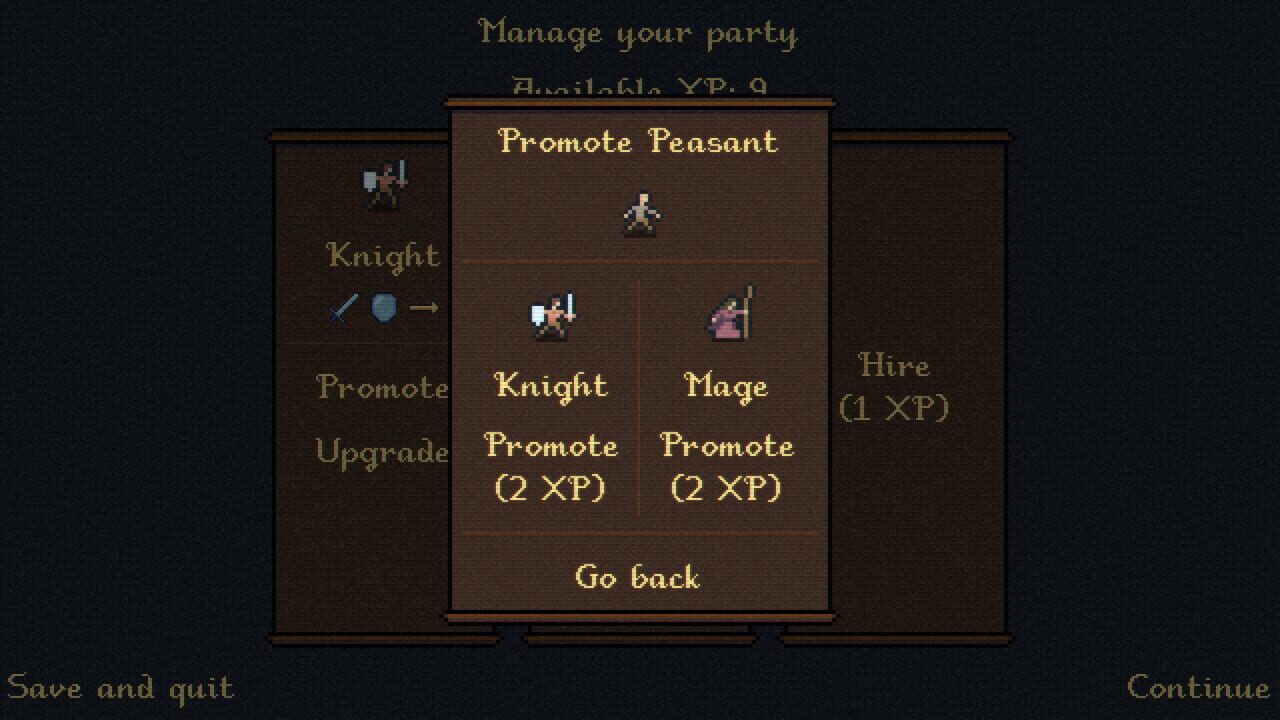Click the Available XP counter at the top
The width and height of the screenshot is (1280, 720).
(639, 88)
